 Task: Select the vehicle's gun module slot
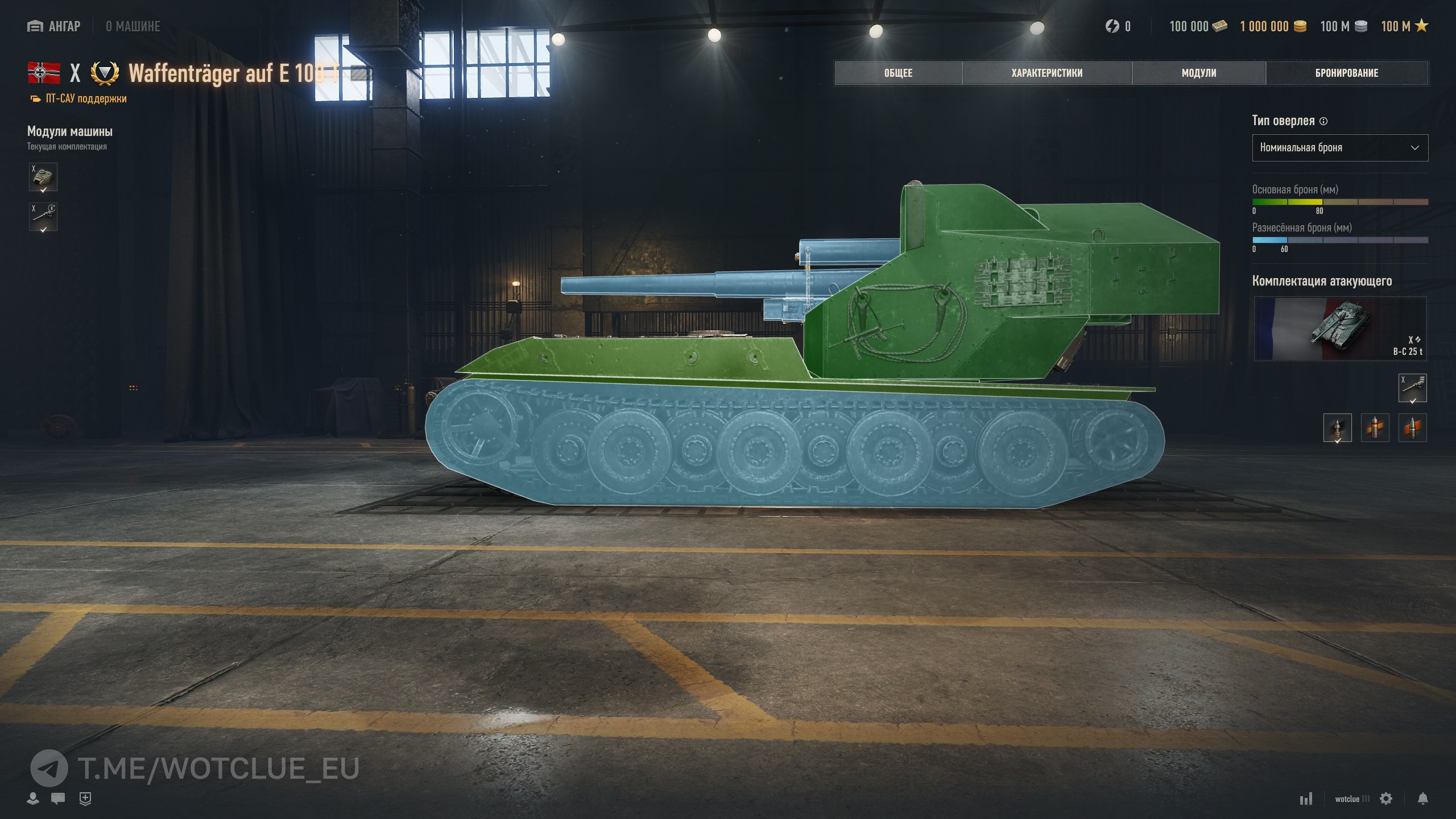43,217
